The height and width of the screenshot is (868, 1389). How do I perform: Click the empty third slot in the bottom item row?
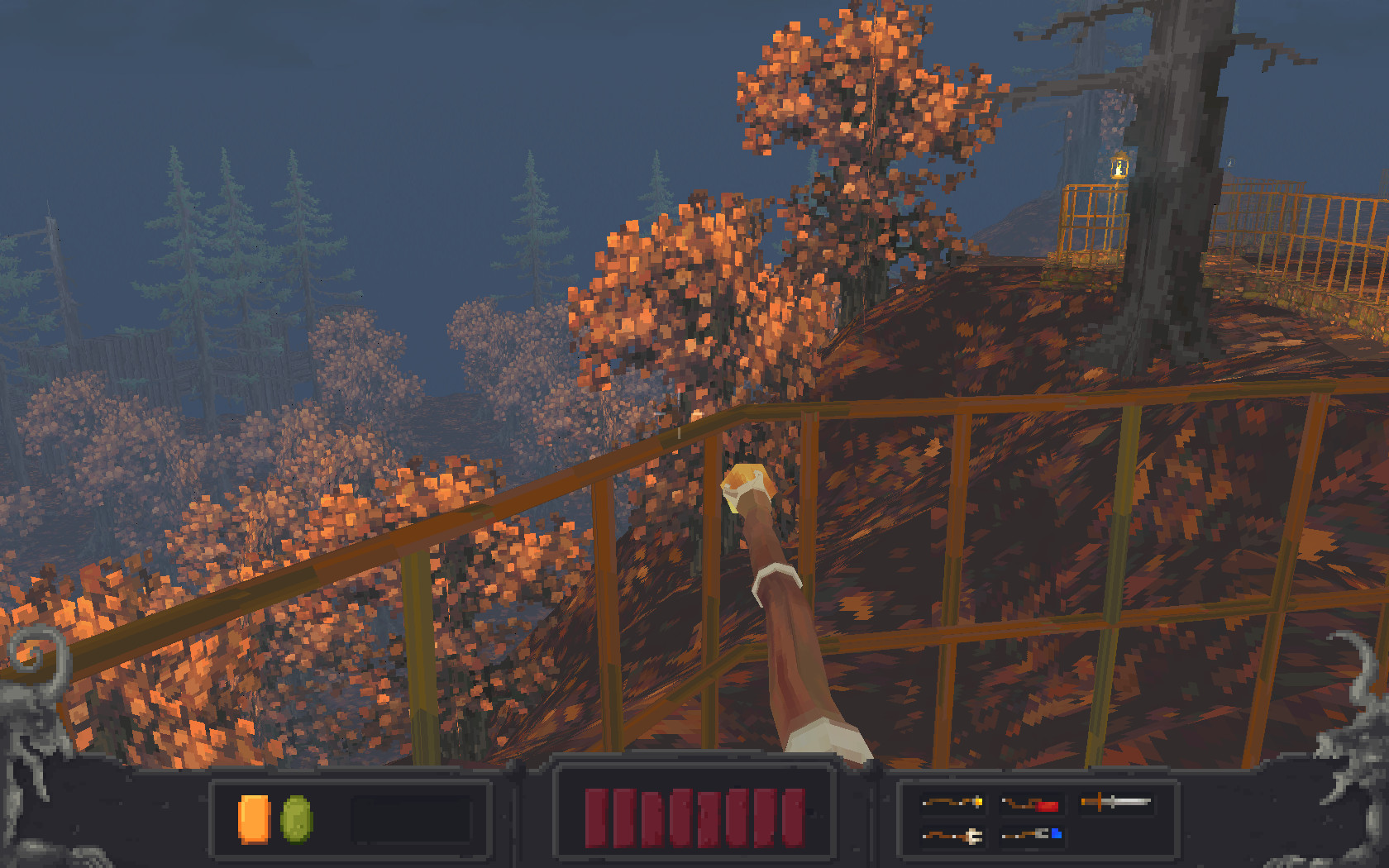[x=1116, y=835]
